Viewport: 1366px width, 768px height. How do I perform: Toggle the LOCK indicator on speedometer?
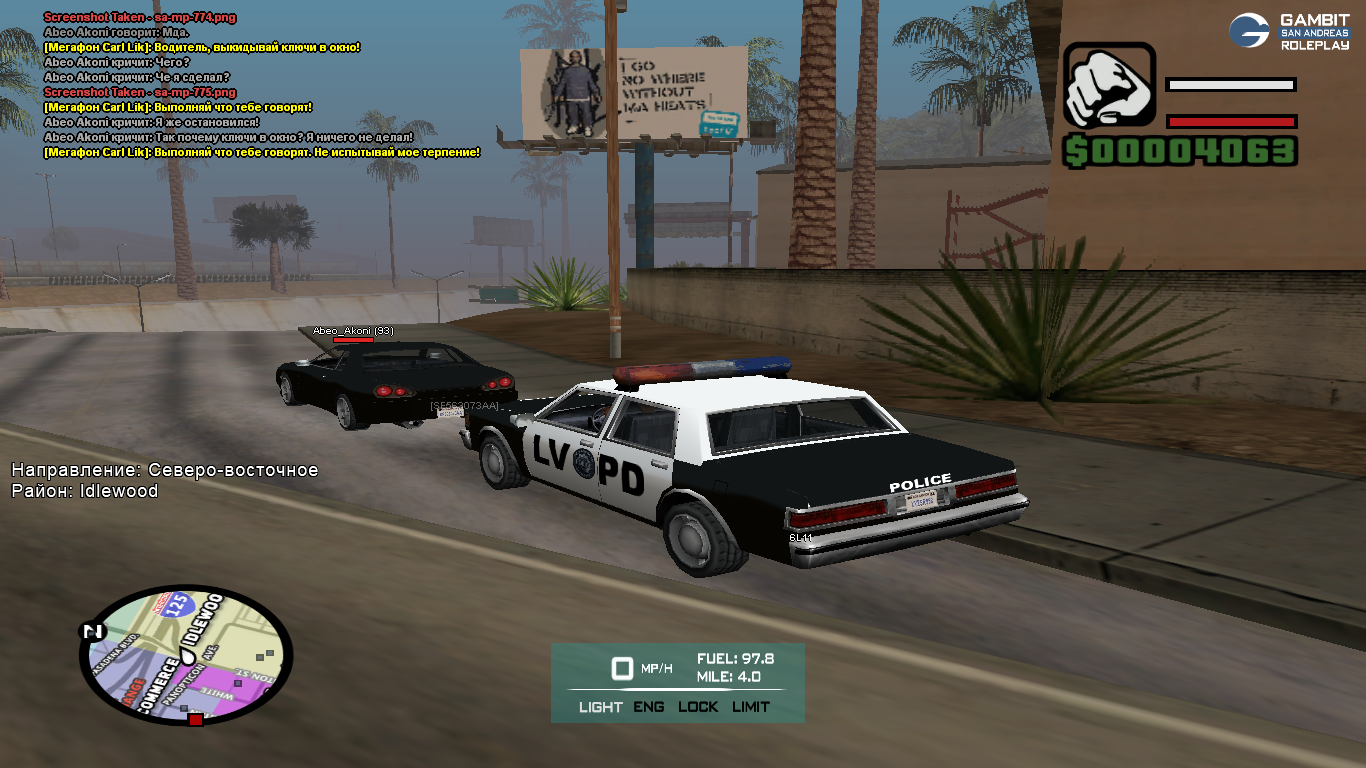(x=698, y=707)
